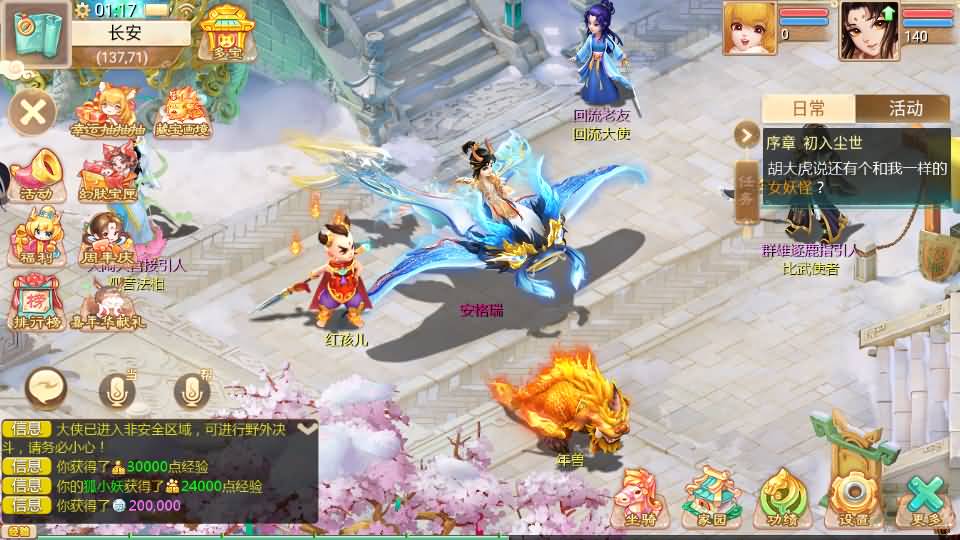The image size is (960, 540).
Task: Open the 设置 settings gear
Action: [x=853, y=497]
